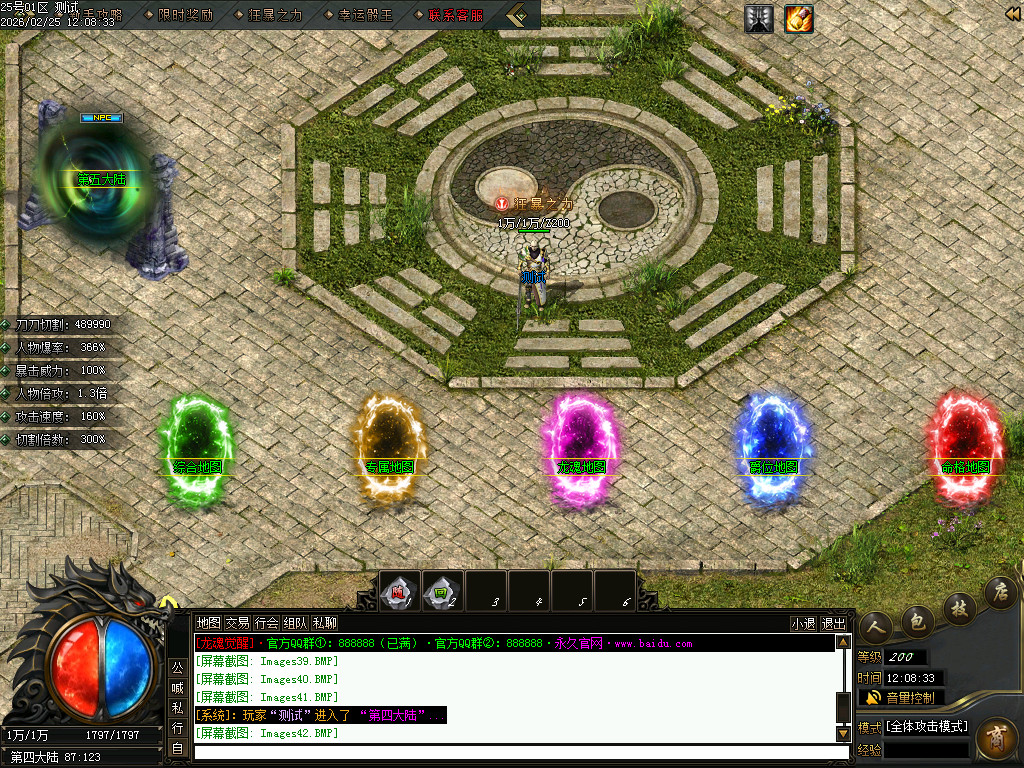Switch to the 行会 guild tab
Screen dimensions: 1024x768
tap(266, 623)
